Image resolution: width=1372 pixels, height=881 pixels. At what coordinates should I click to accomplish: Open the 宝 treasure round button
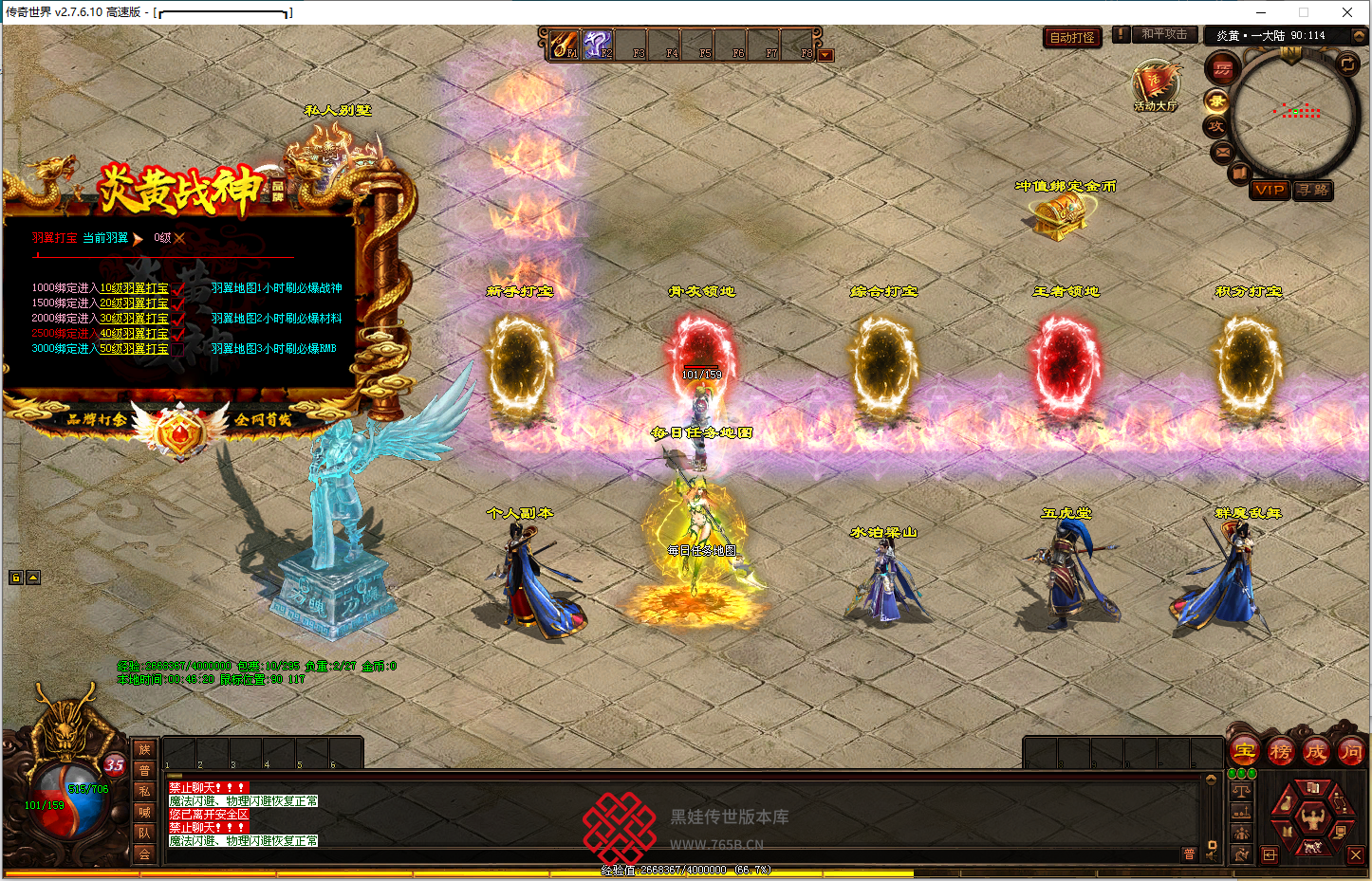(x=1245, y=751)
